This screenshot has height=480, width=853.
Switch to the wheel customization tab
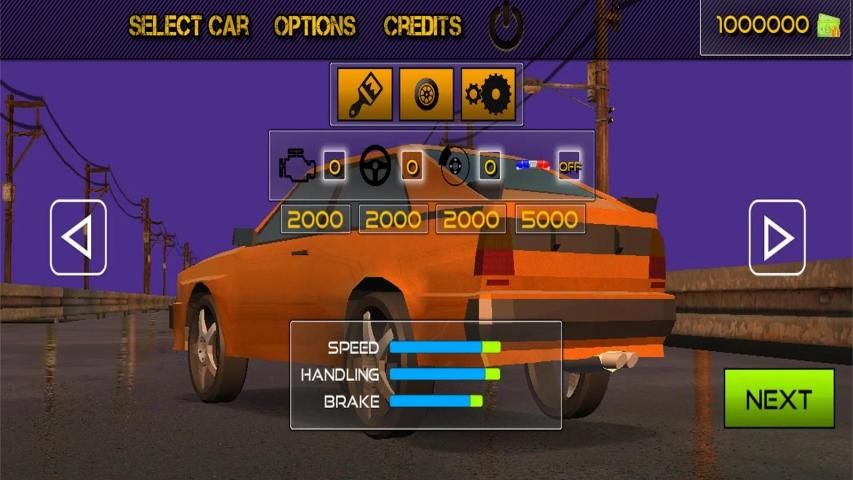pos(427,94)
